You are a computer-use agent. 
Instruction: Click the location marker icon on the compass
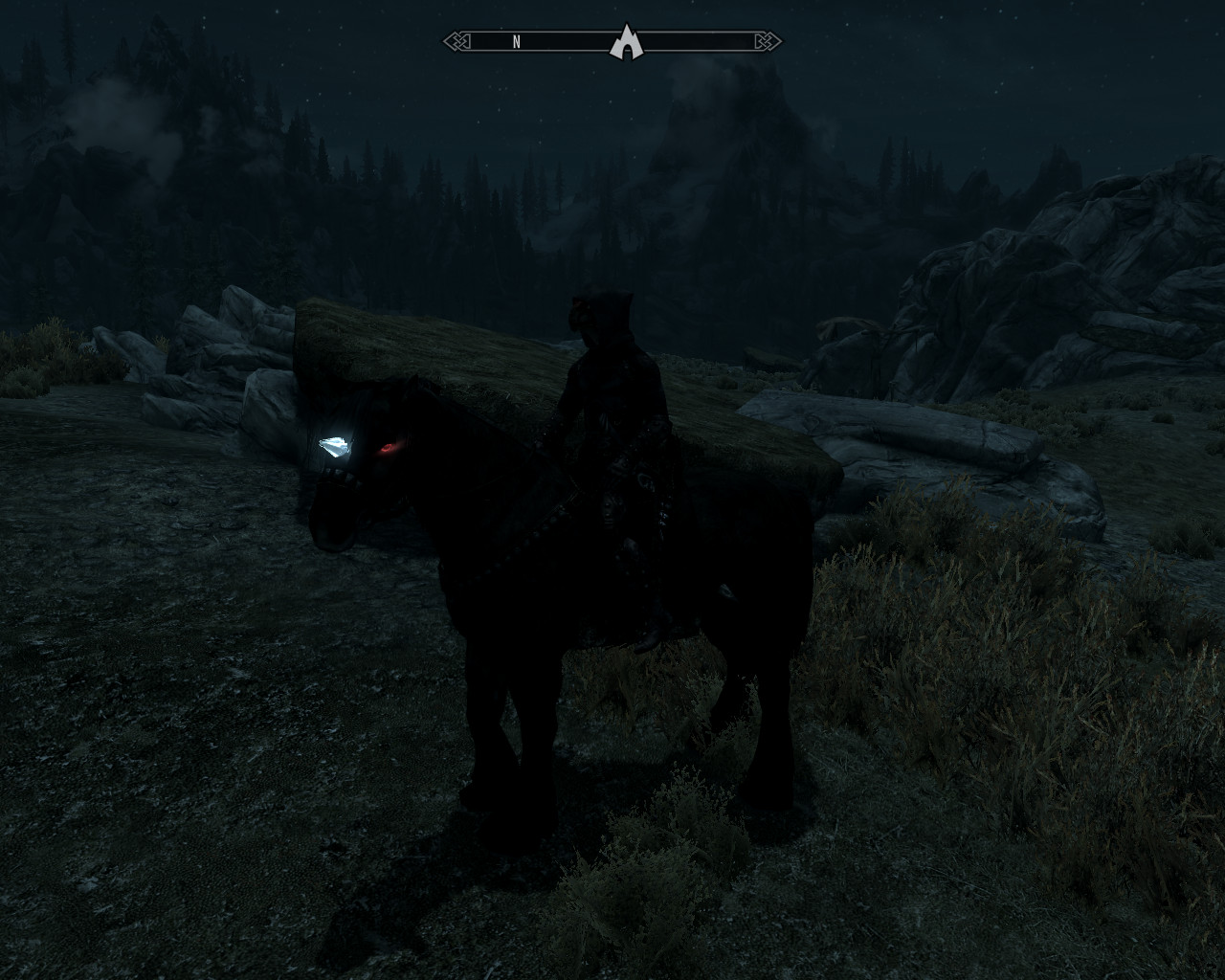(625, 41)
